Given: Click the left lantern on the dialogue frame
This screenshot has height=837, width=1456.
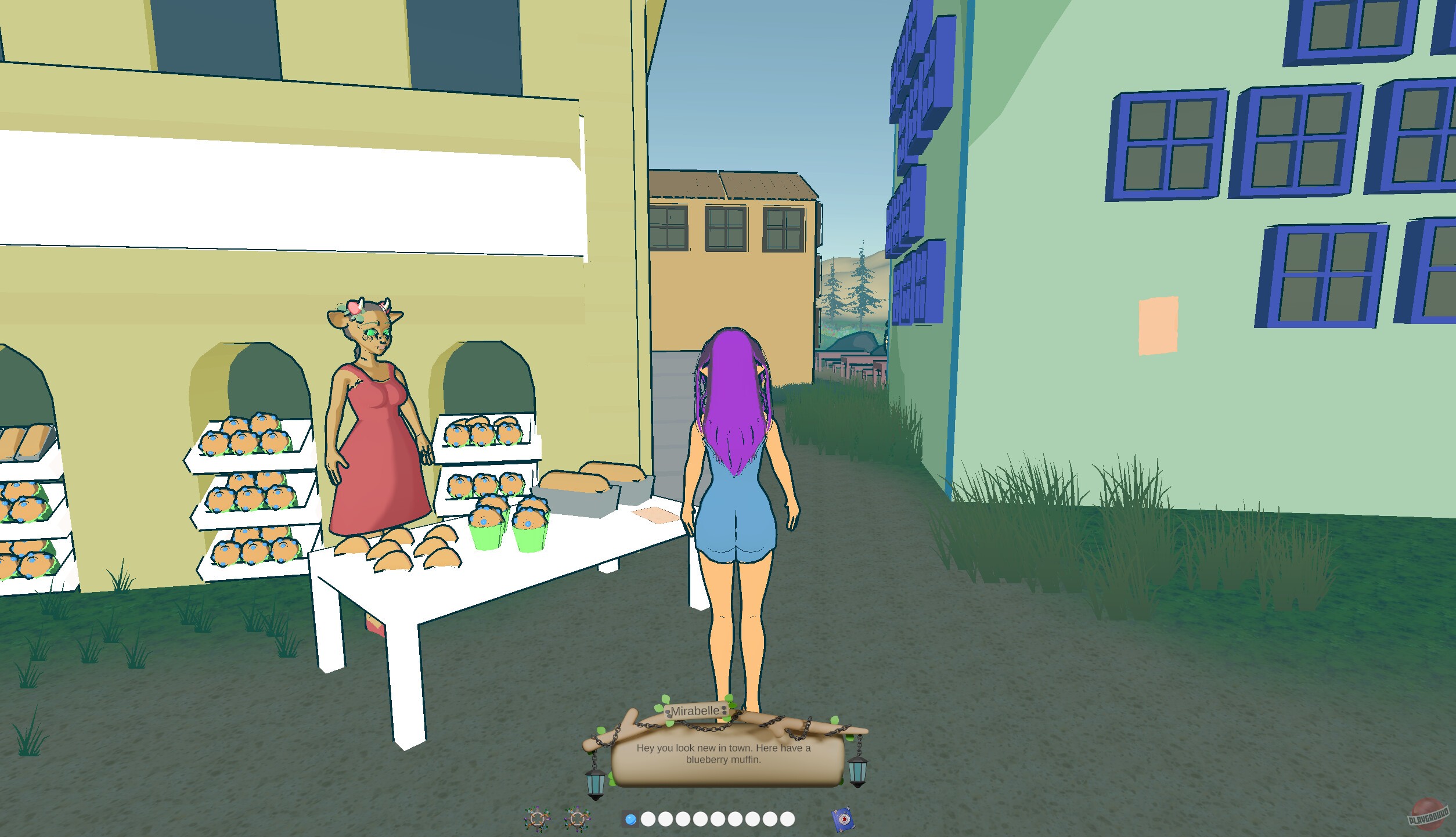Looking at the screenshot, I should click(596, 784).
